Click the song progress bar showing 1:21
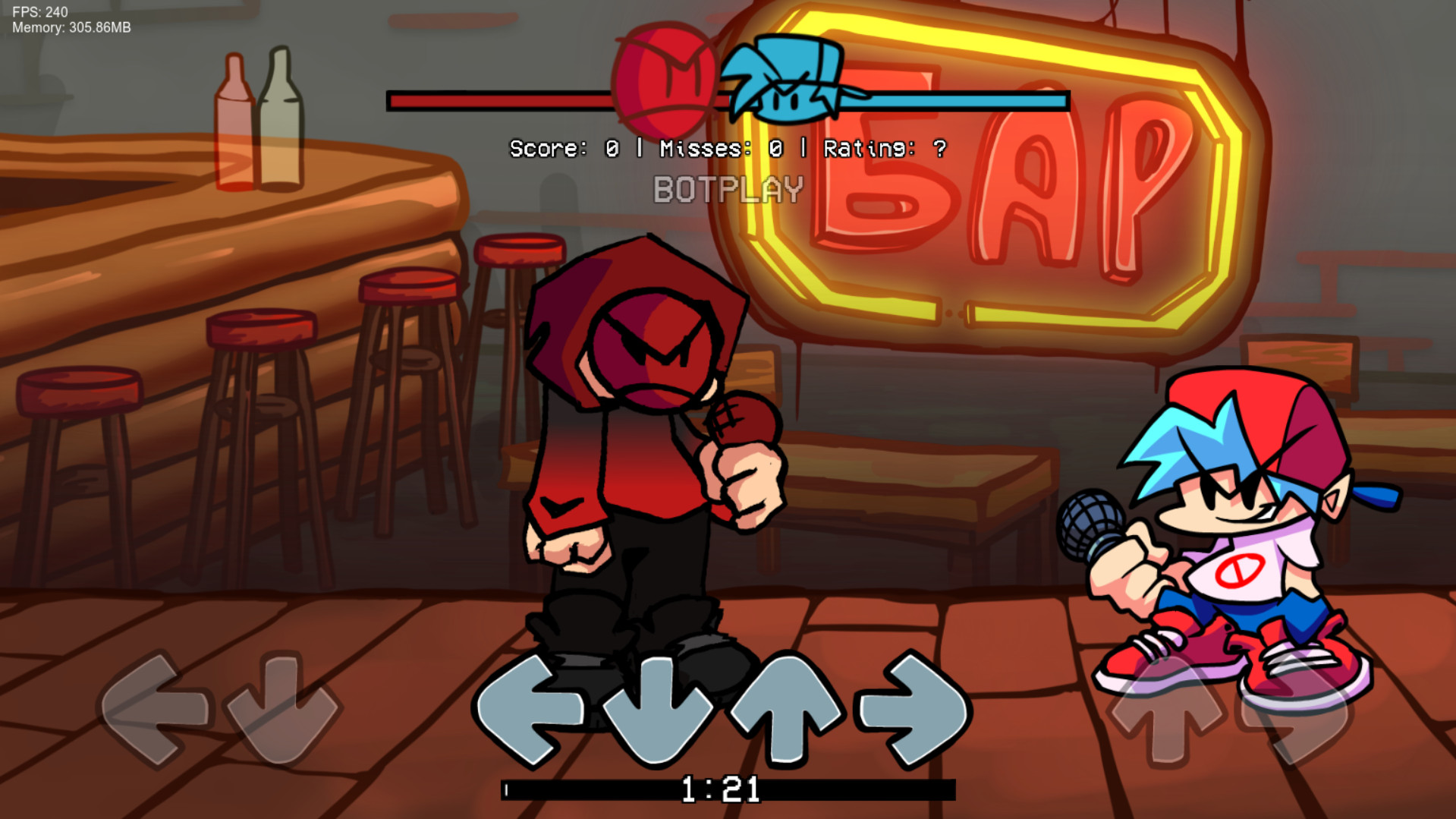This screenshot has height=819, width=1456. pyautogui.click(x=726, y=789)
